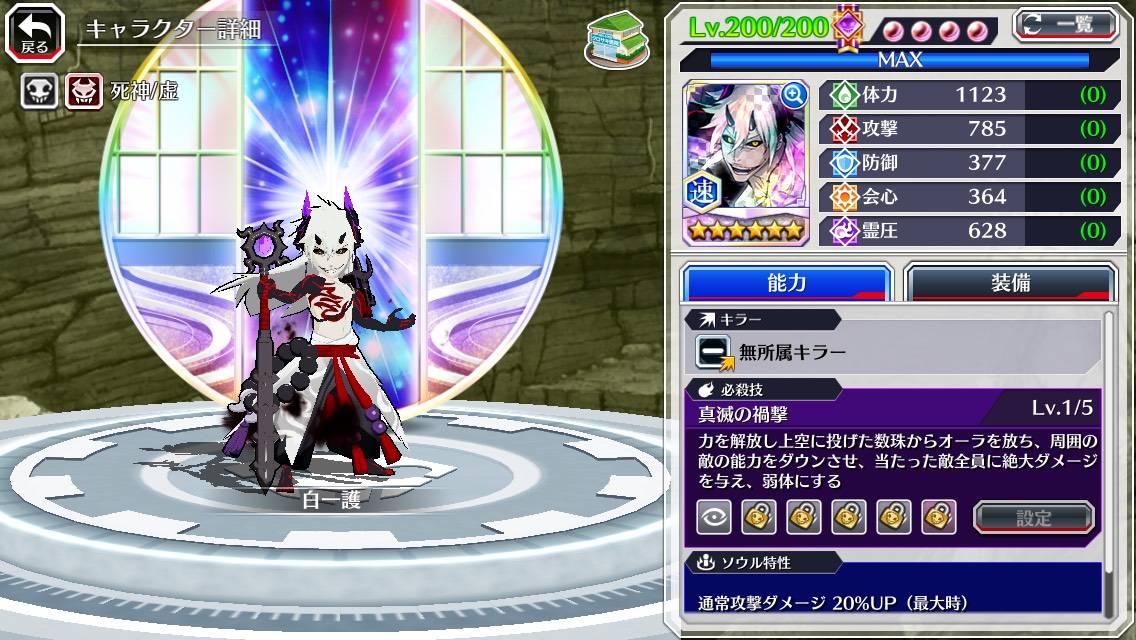Switch to the 能力 tab
The image size is (1136, 640).
[x=786, y=282]
